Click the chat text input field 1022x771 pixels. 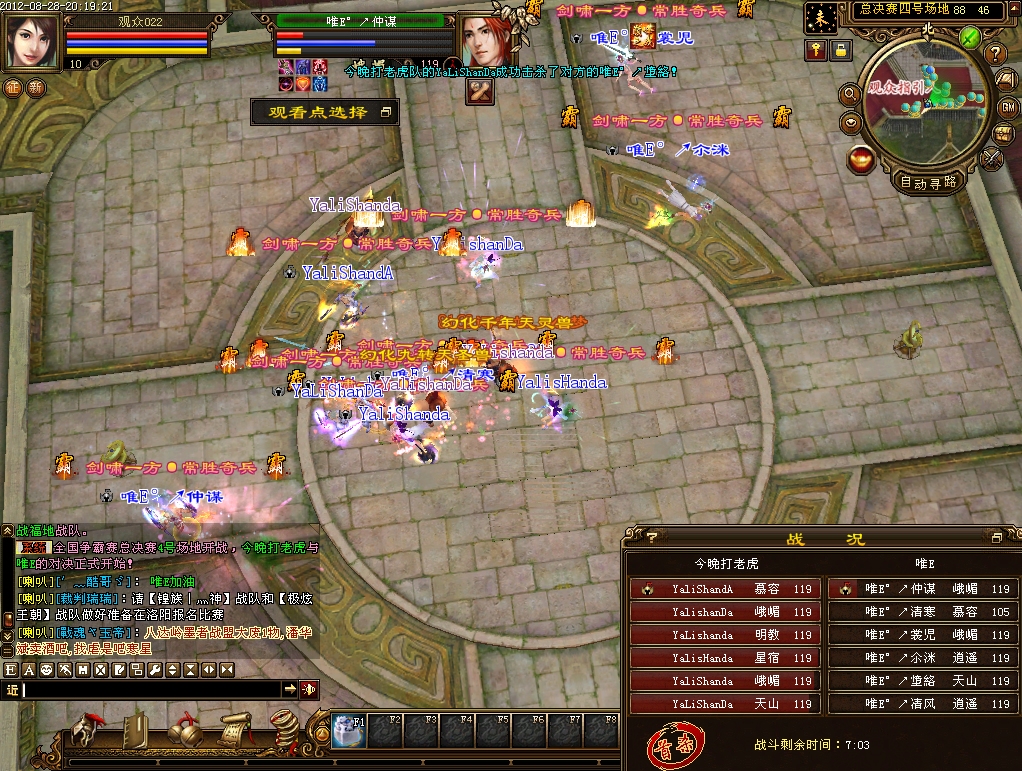pos(150,689)
